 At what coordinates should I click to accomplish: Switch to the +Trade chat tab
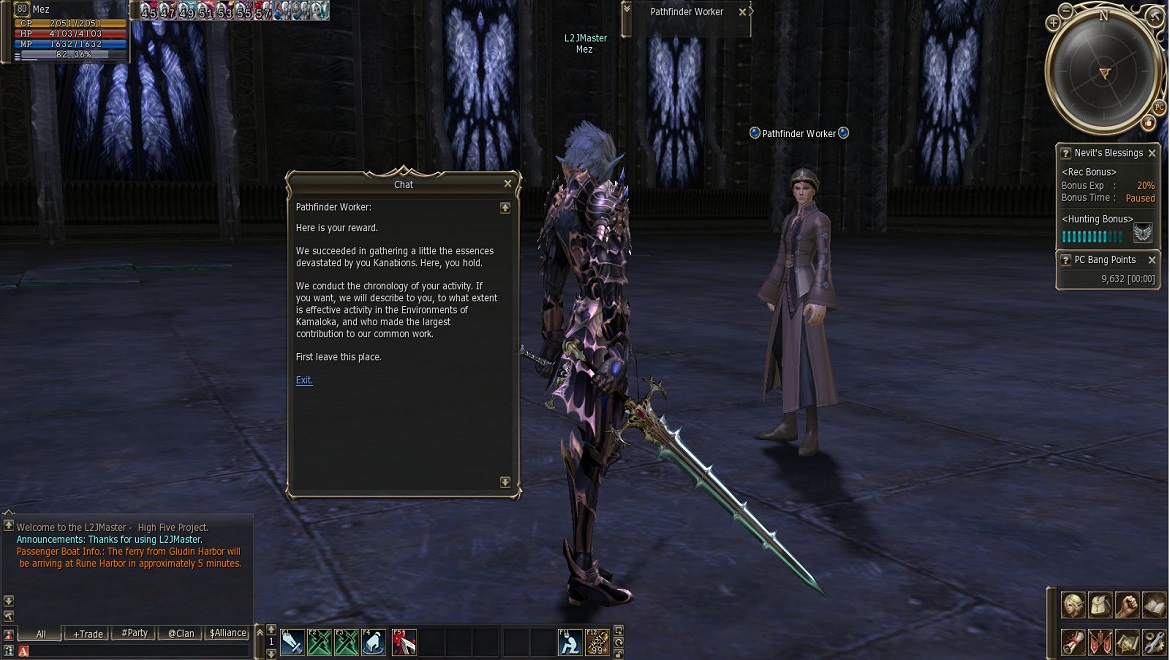pyautogui.click(x=88, y=633)
